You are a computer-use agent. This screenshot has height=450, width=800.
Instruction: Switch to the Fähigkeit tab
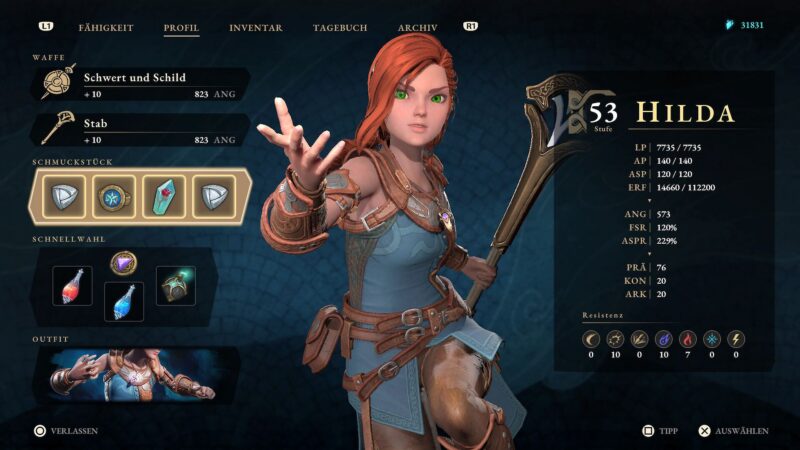coord(106,27)
